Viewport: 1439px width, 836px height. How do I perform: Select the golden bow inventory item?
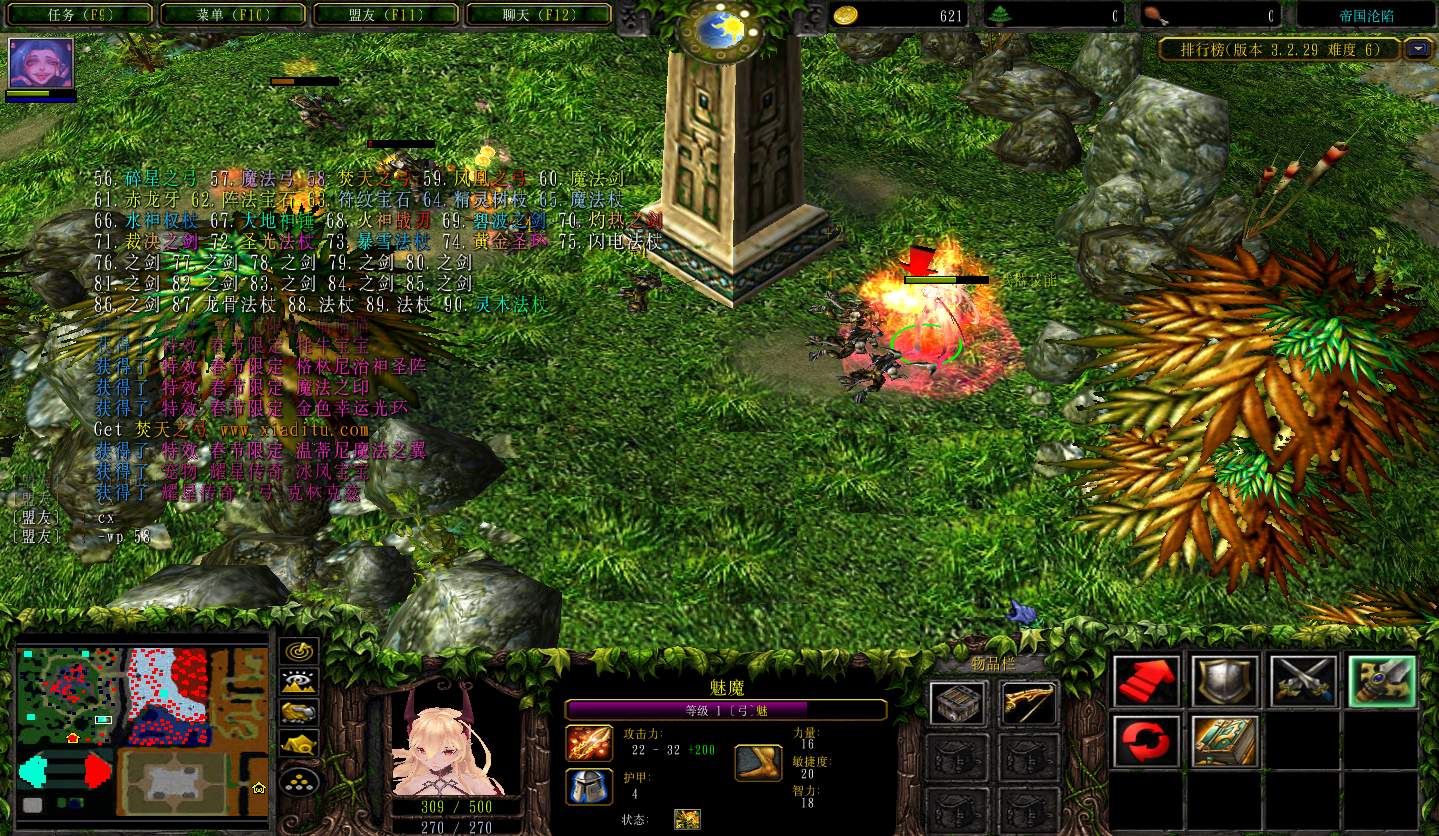(1029, 704)
